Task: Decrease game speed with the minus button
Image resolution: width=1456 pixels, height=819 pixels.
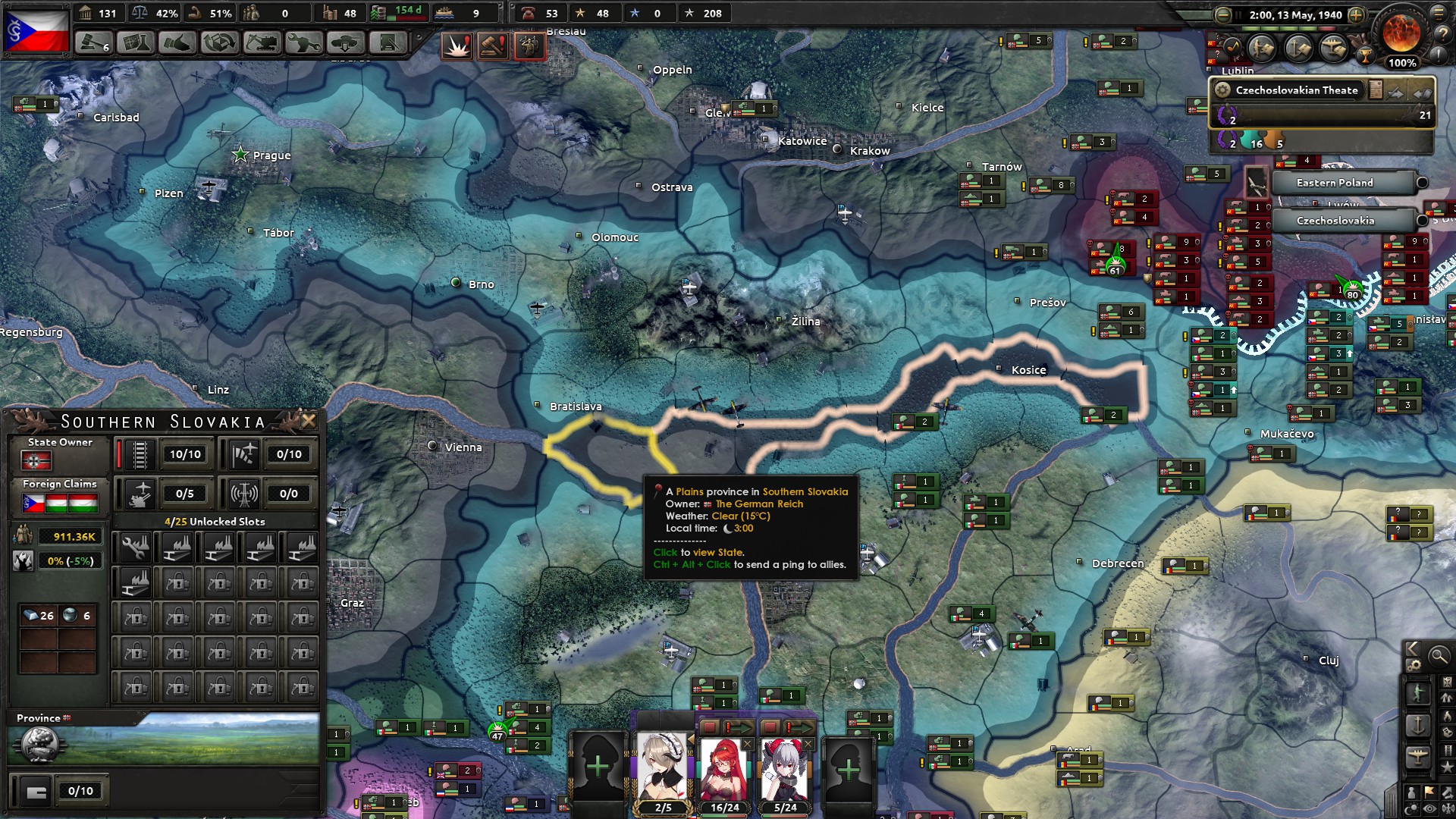Action: (x=1222, y=15)
